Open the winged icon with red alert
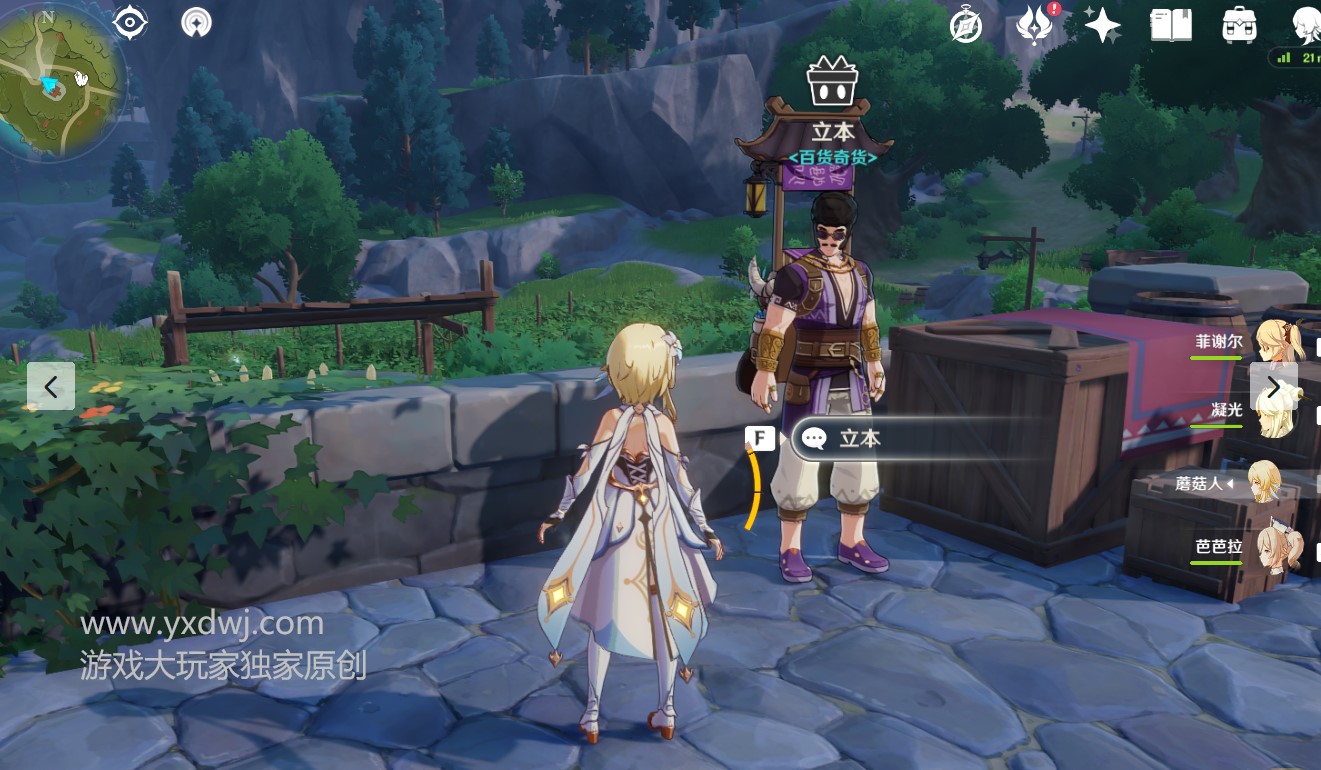 click(1034, 25)
